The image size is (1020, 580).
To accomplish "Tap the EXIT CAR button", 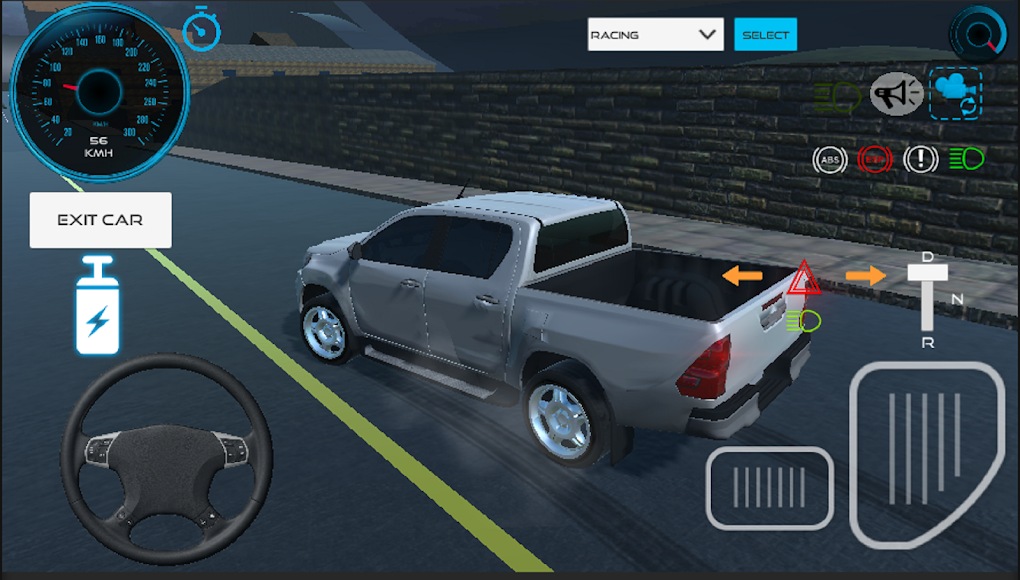I will [x=100, y=220].
